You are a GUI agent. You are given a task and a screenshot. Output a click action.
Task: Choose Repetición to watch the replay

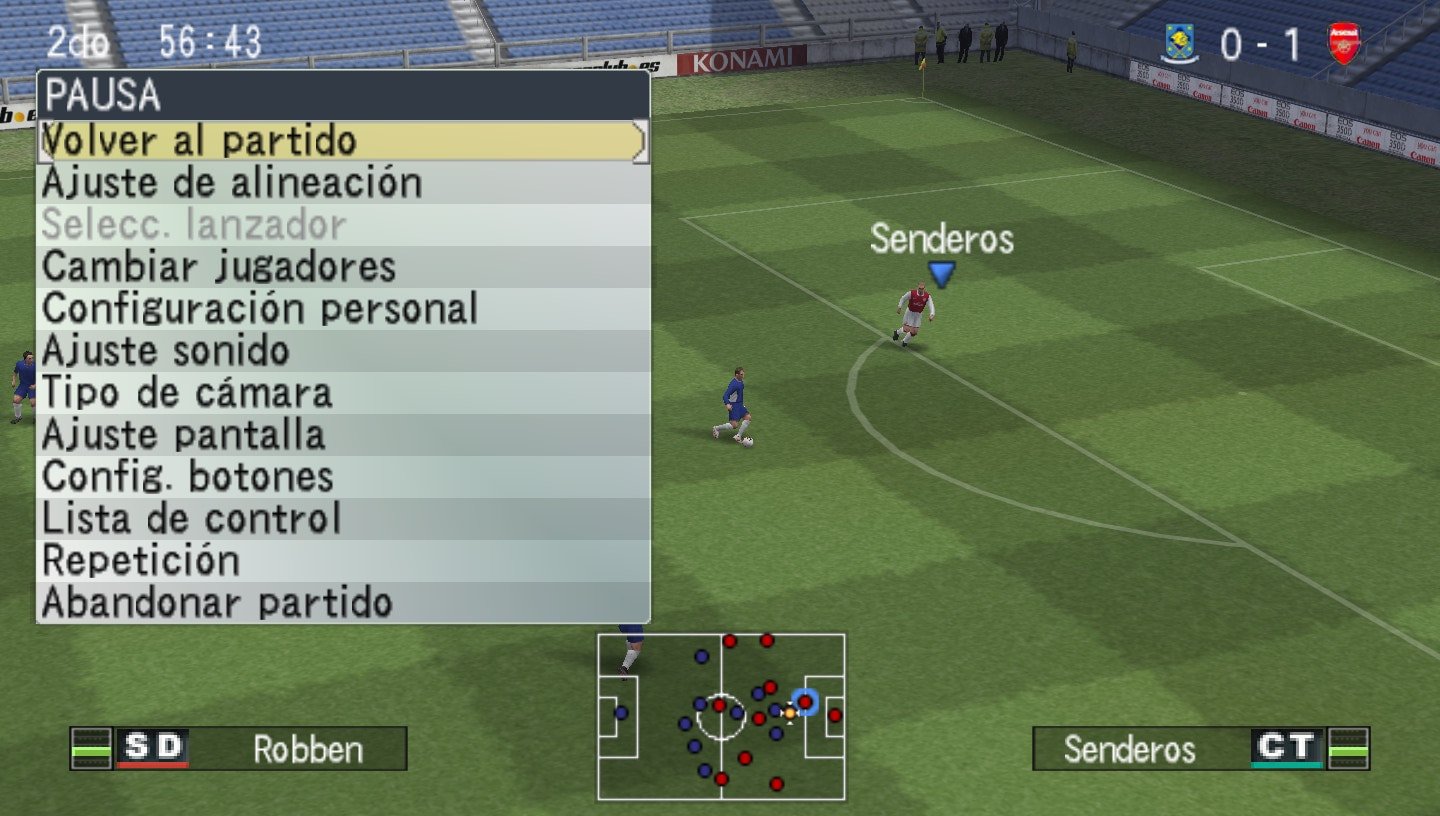click(139, 560)
